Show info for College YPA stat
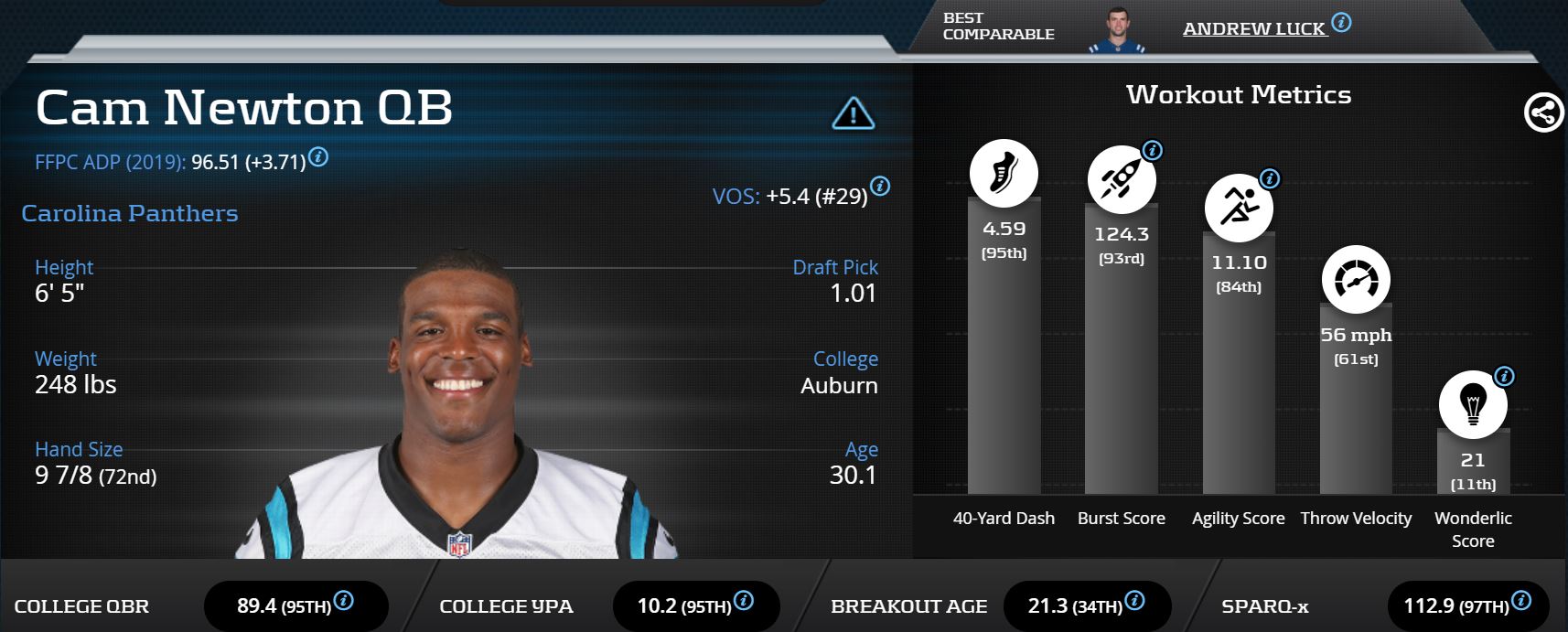 (744, 601)
